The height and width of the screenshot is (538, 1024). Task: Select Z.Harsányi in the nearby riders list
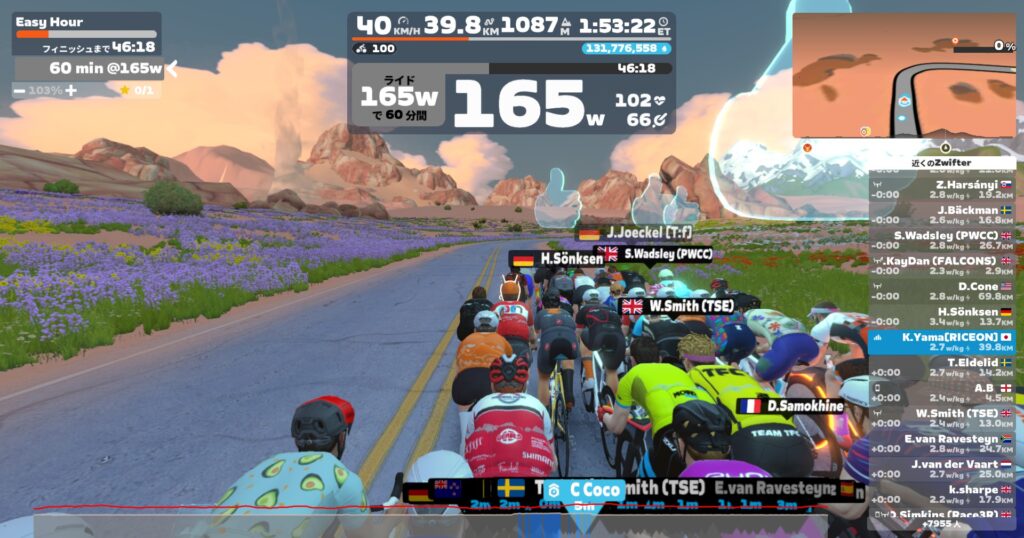click(941, 190)
